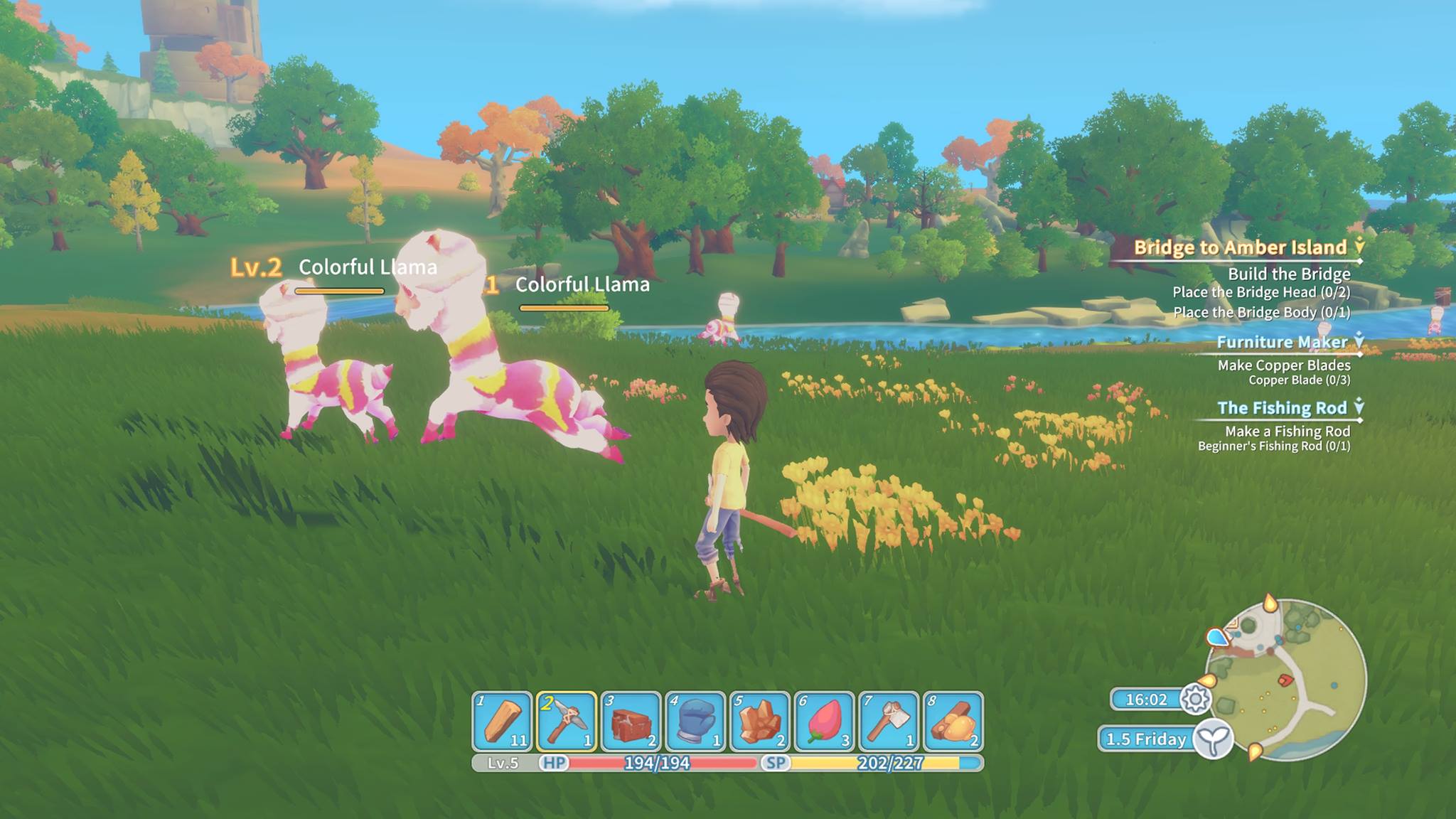Open the Furniture Maker quest entry
Screen dimensions: 1456x819
[x=1282, y=342]
